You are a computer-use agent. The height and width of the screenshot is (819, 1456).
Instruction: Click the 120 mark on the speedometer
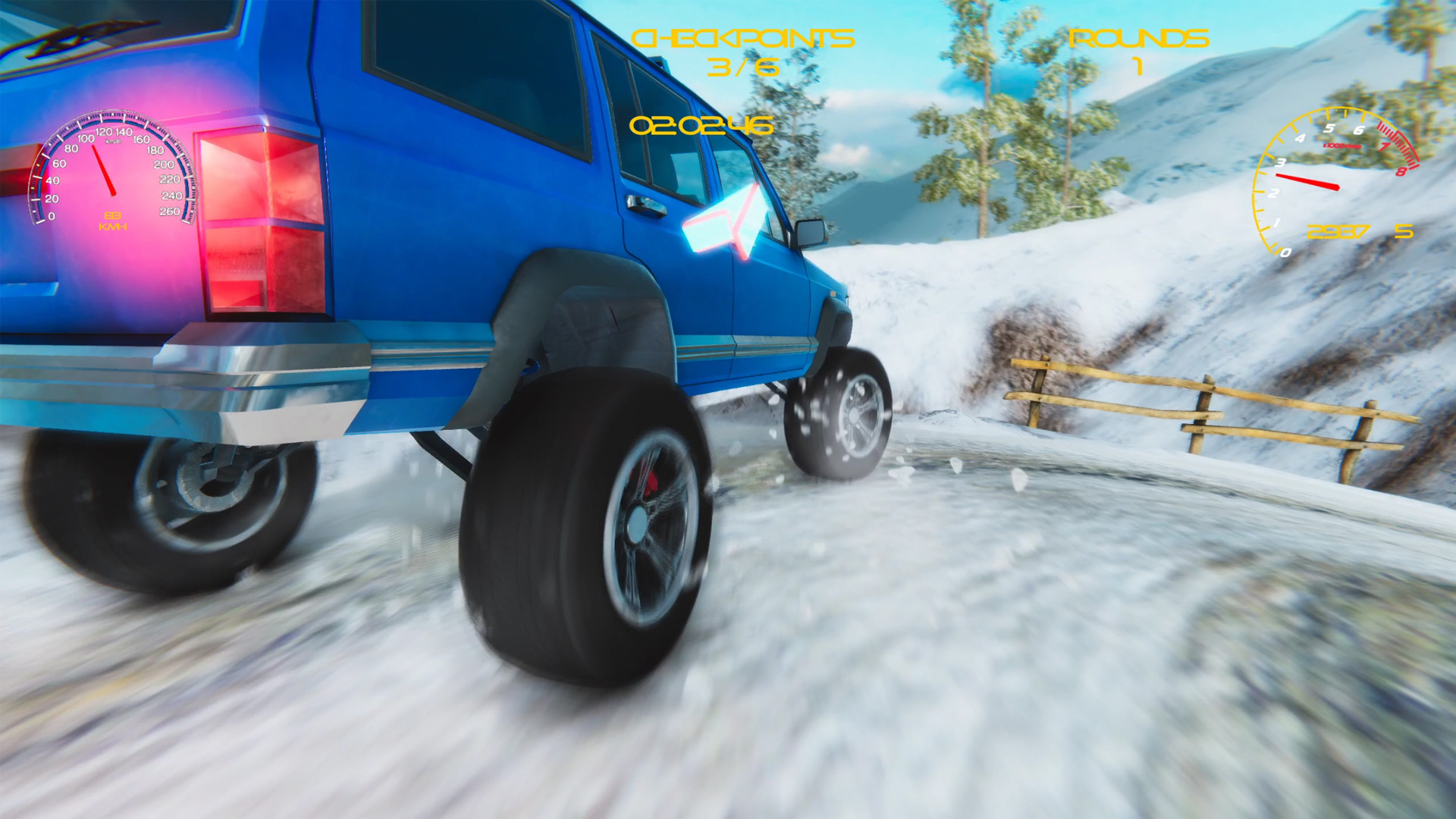104,132
